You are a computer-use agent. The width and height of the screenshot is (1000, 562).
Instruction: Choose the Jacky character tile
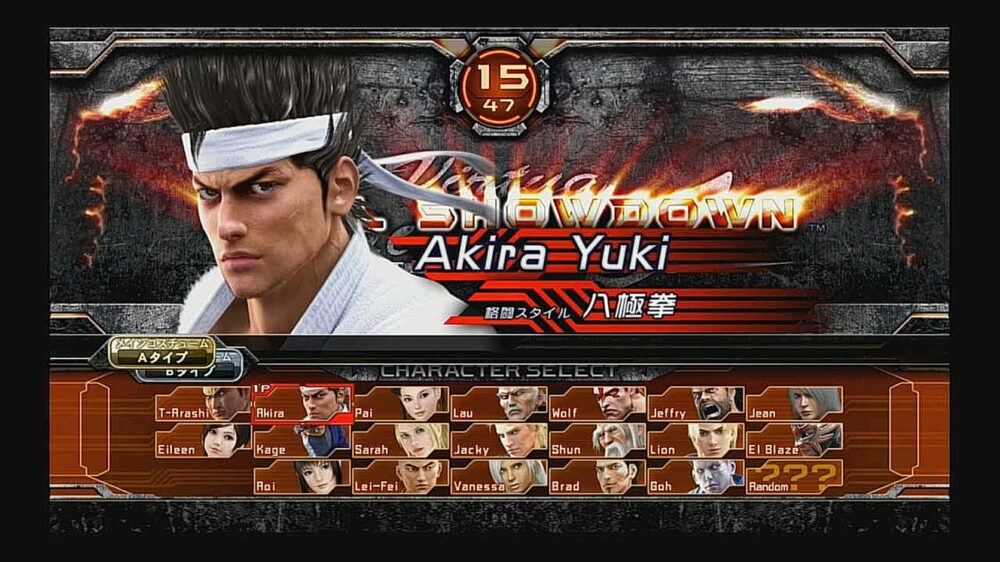pyautogui.click(x=498, y=441)
